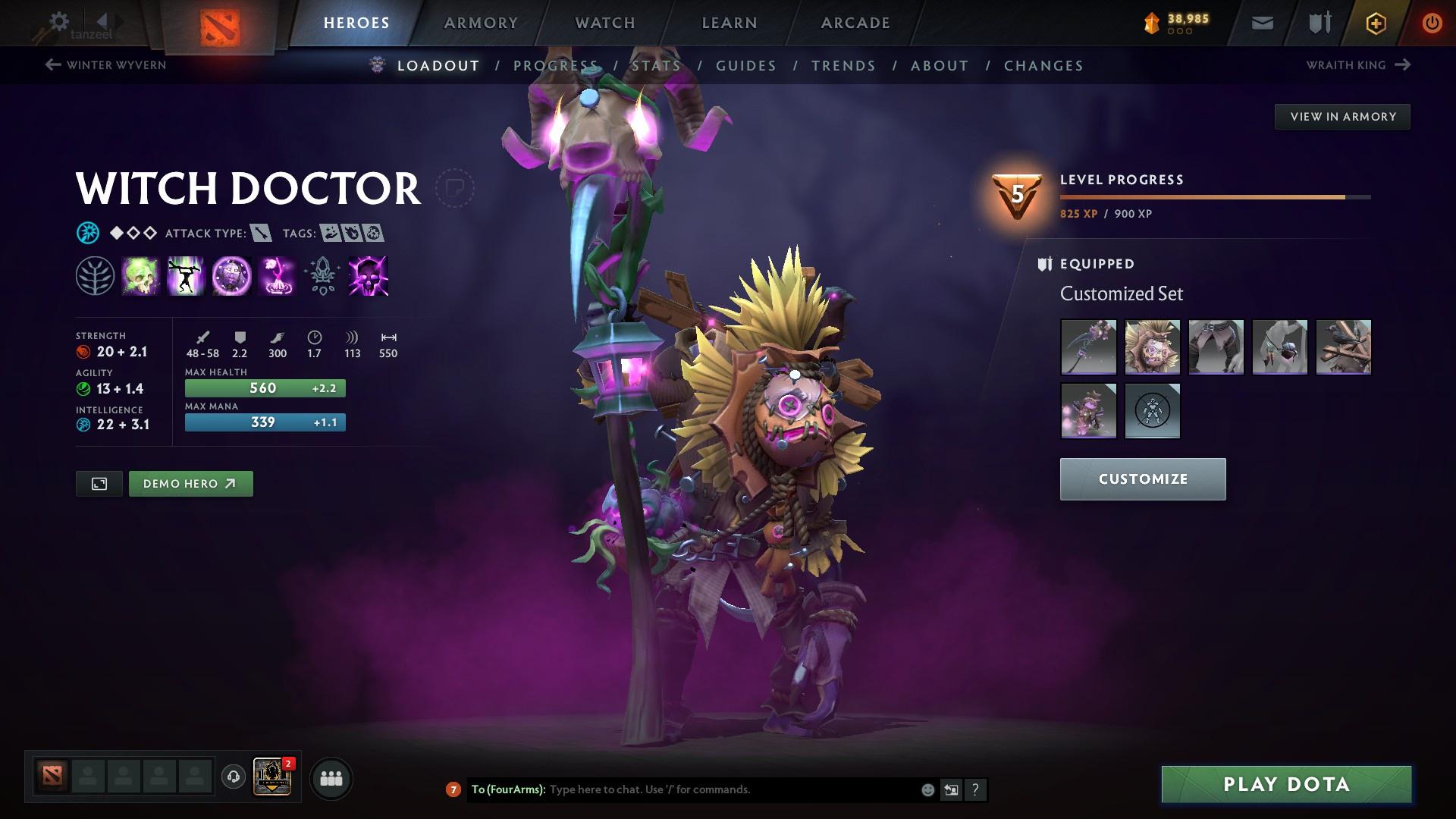Open VIEW IN ARMORY

click(1342, 116)
